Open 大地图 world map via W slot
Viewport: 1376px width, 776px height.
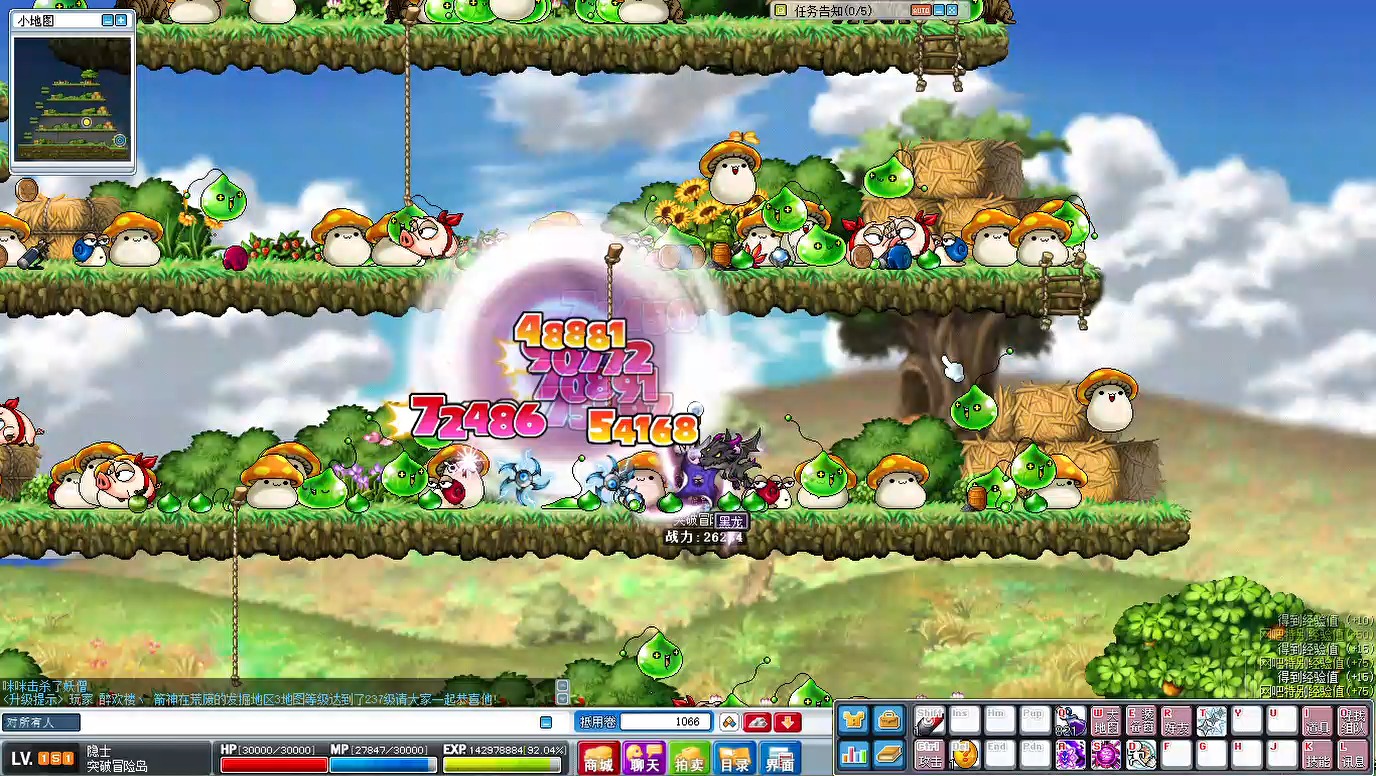1106,720
